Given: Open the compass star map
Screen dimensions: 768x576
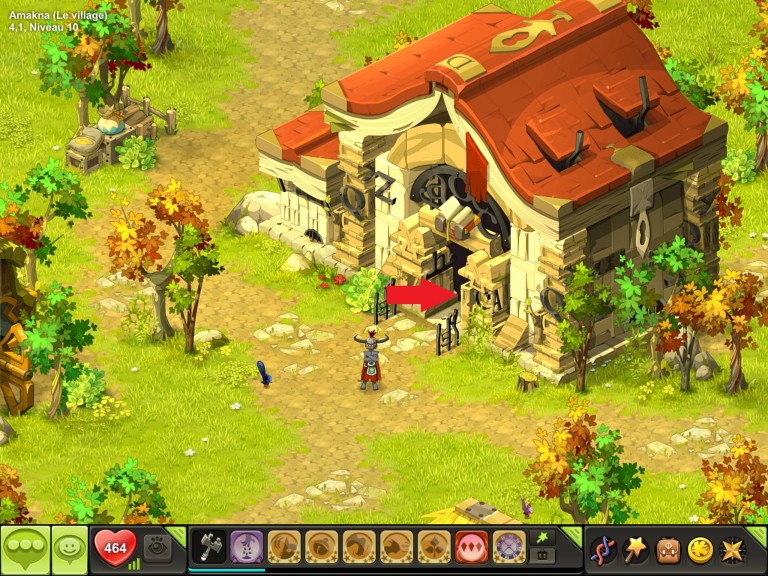Looking at the screenshot, I should (x=731, y=549).
